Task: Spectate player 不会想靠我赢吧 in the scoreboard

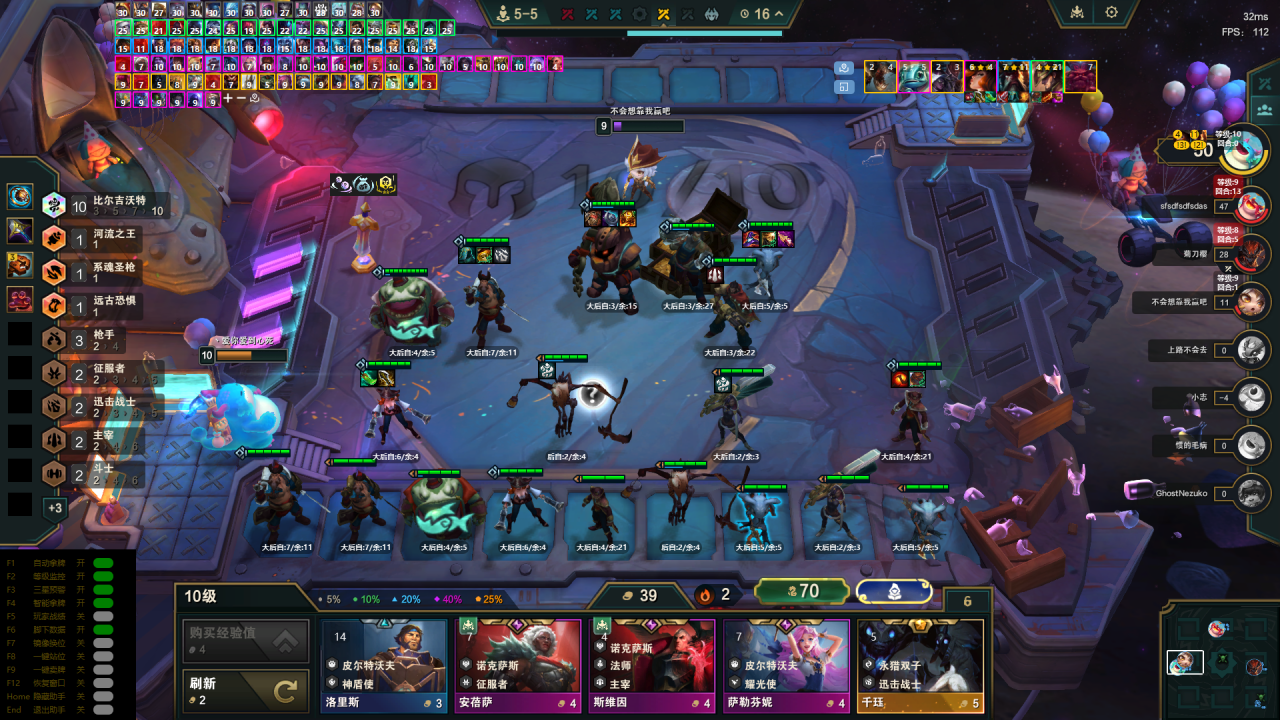Action: [1251, 302]
